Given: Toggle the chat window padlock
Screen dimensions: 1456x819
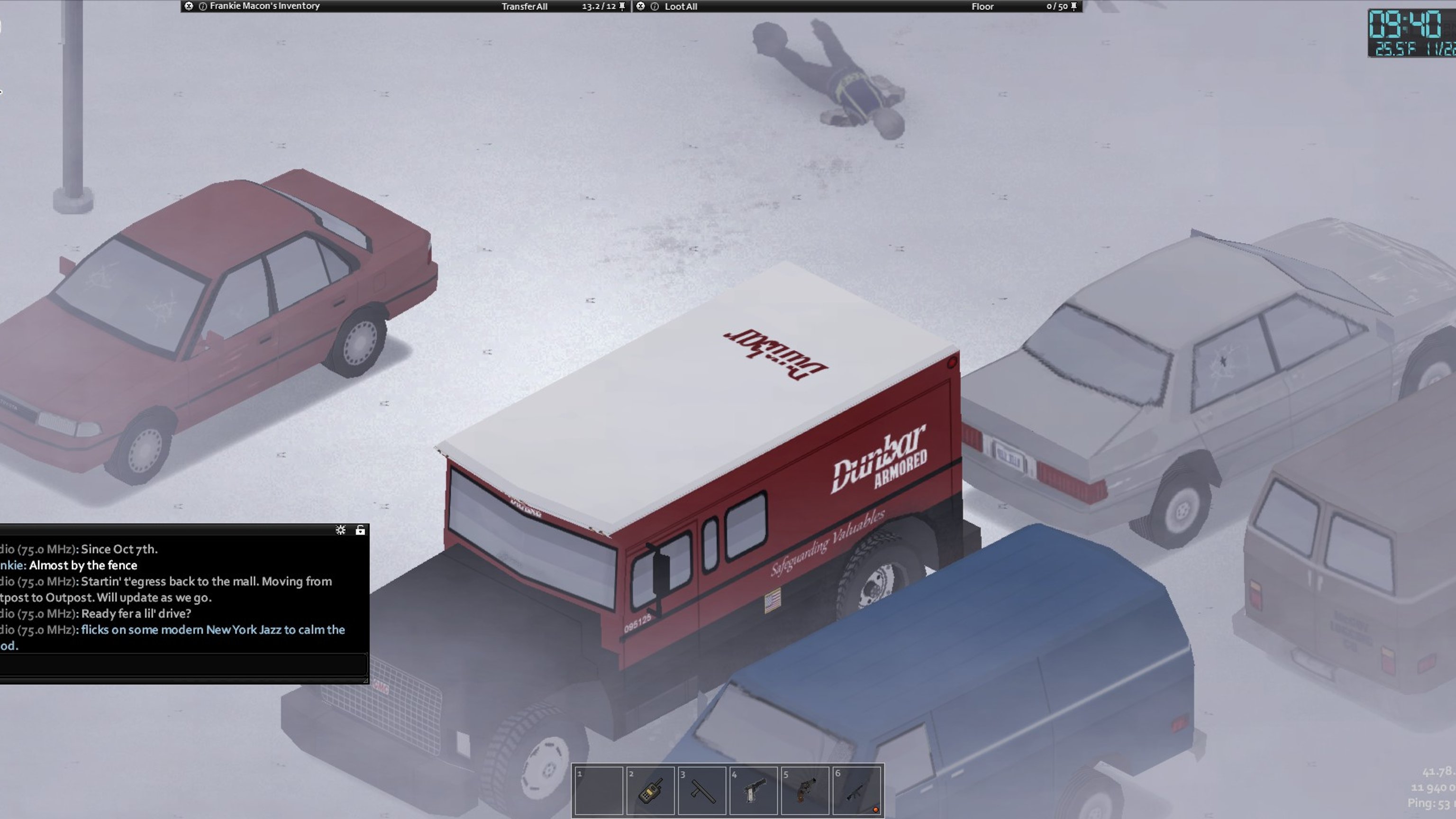Looking at the screenshot, I should (x=360, y=530).
